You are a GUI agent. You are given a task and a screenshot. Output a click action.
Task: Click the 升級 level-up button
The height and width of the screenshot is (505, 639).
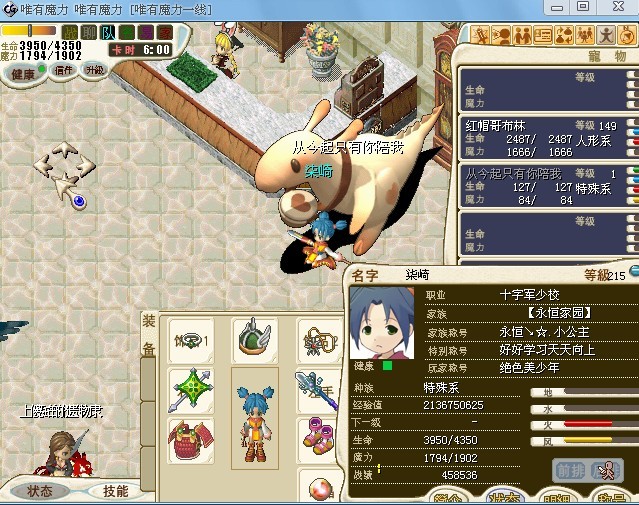coord(95,71)
